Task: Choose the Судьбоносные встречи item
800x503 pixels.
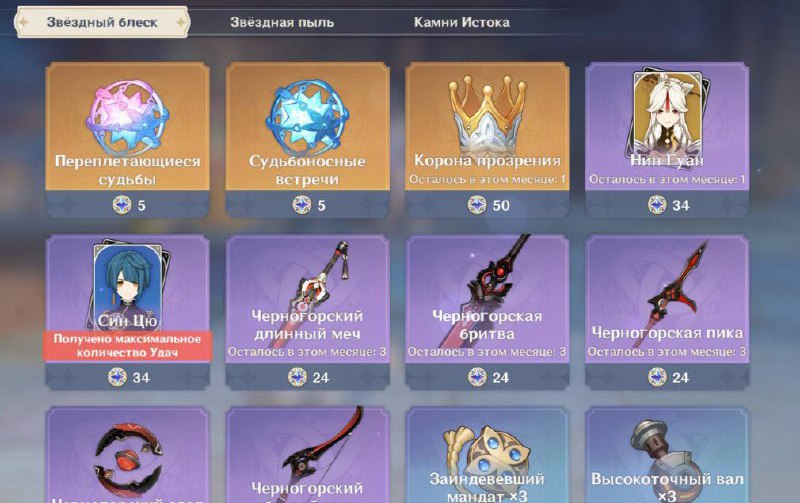Action: coord(307,130)
